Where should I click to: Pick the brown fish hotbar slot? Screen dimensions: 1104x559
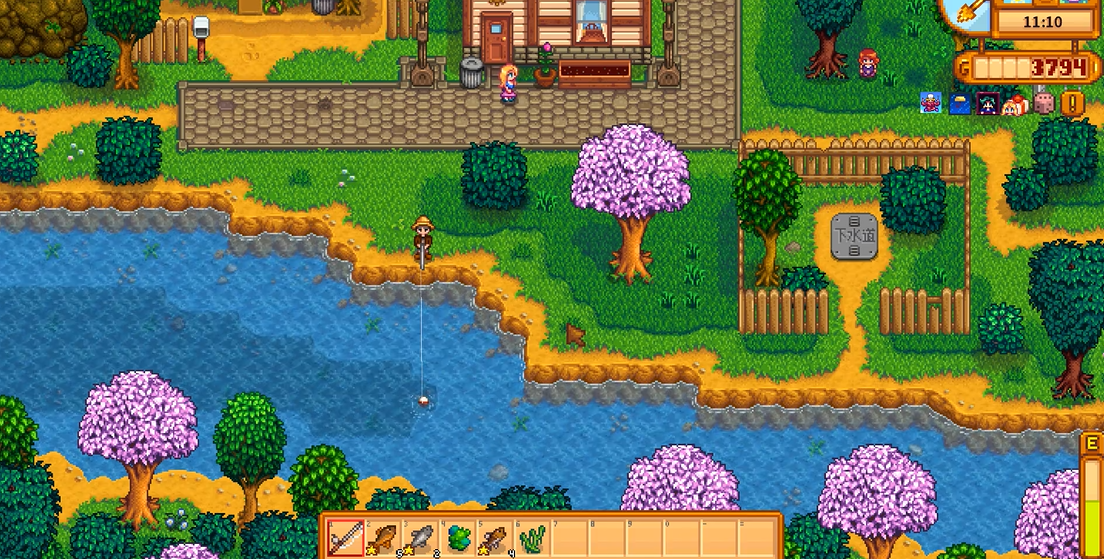tap(496, 537)
